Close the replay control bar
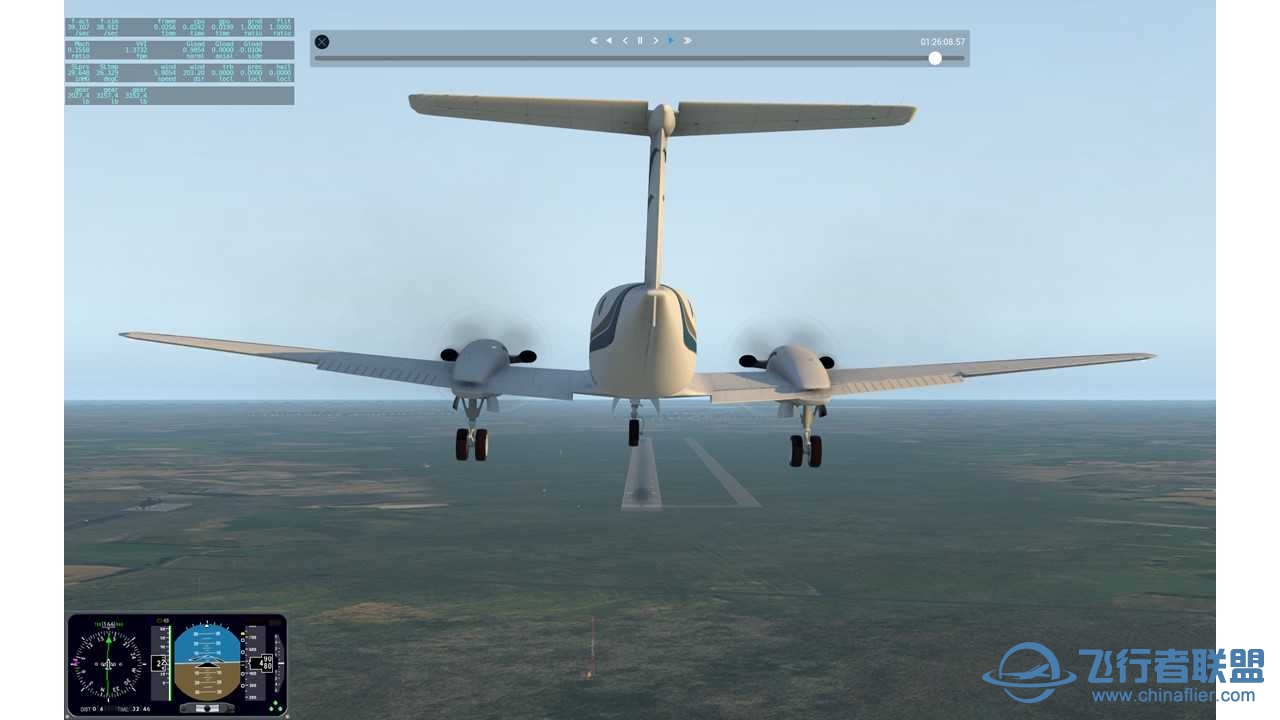The height and width of the screenshot is (720, 1280). (322, 42)
